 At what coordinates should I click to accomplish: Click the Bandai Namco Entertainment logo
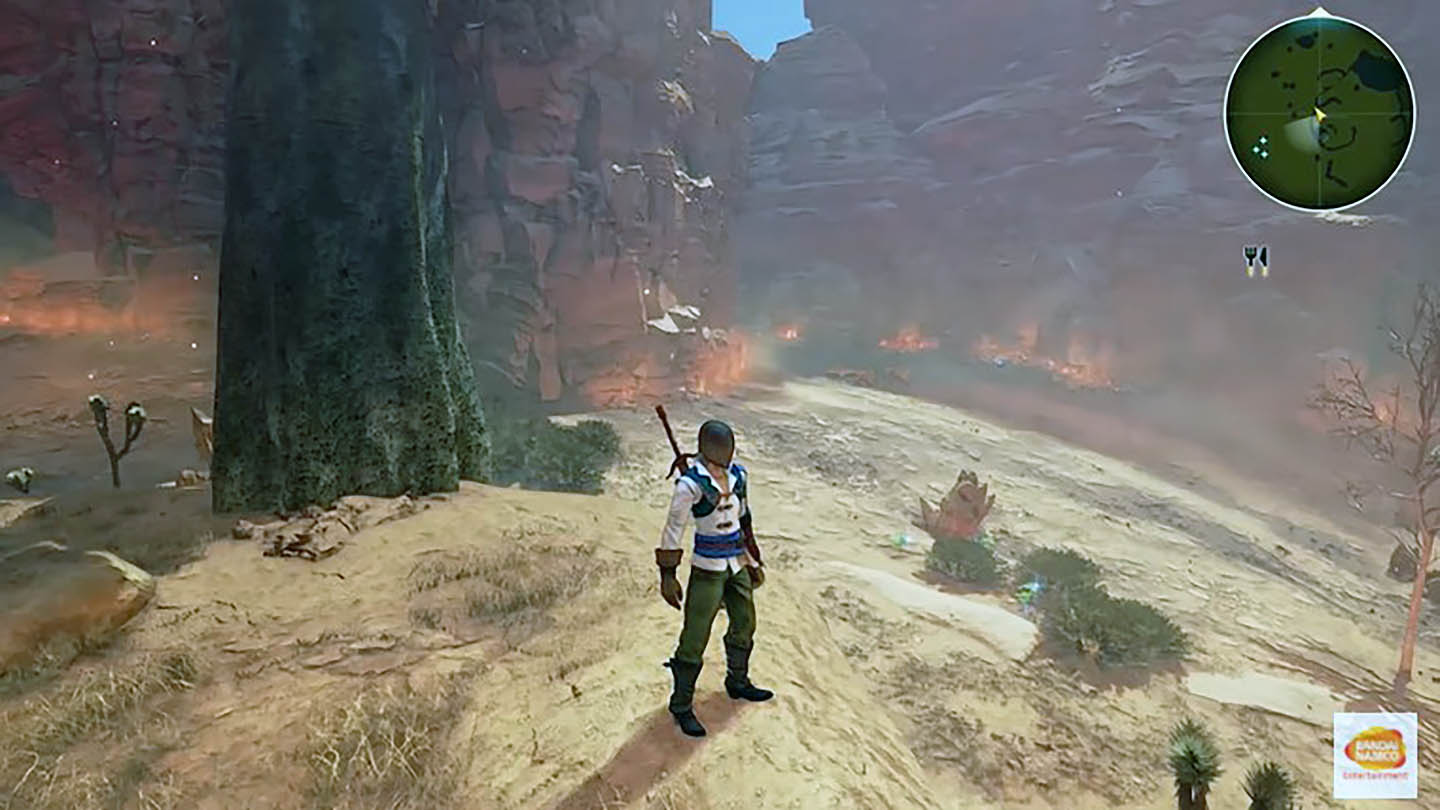pos(1375,754)
